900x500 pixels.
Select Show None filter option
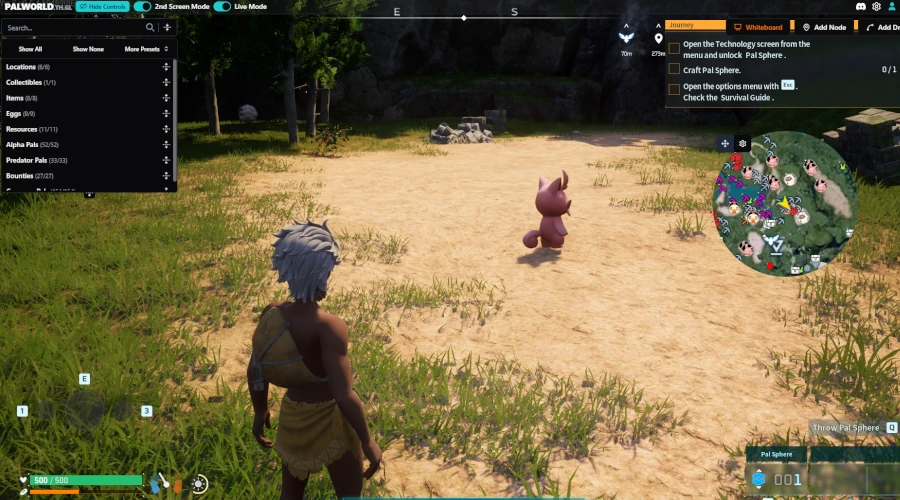[x=88, y=49]
